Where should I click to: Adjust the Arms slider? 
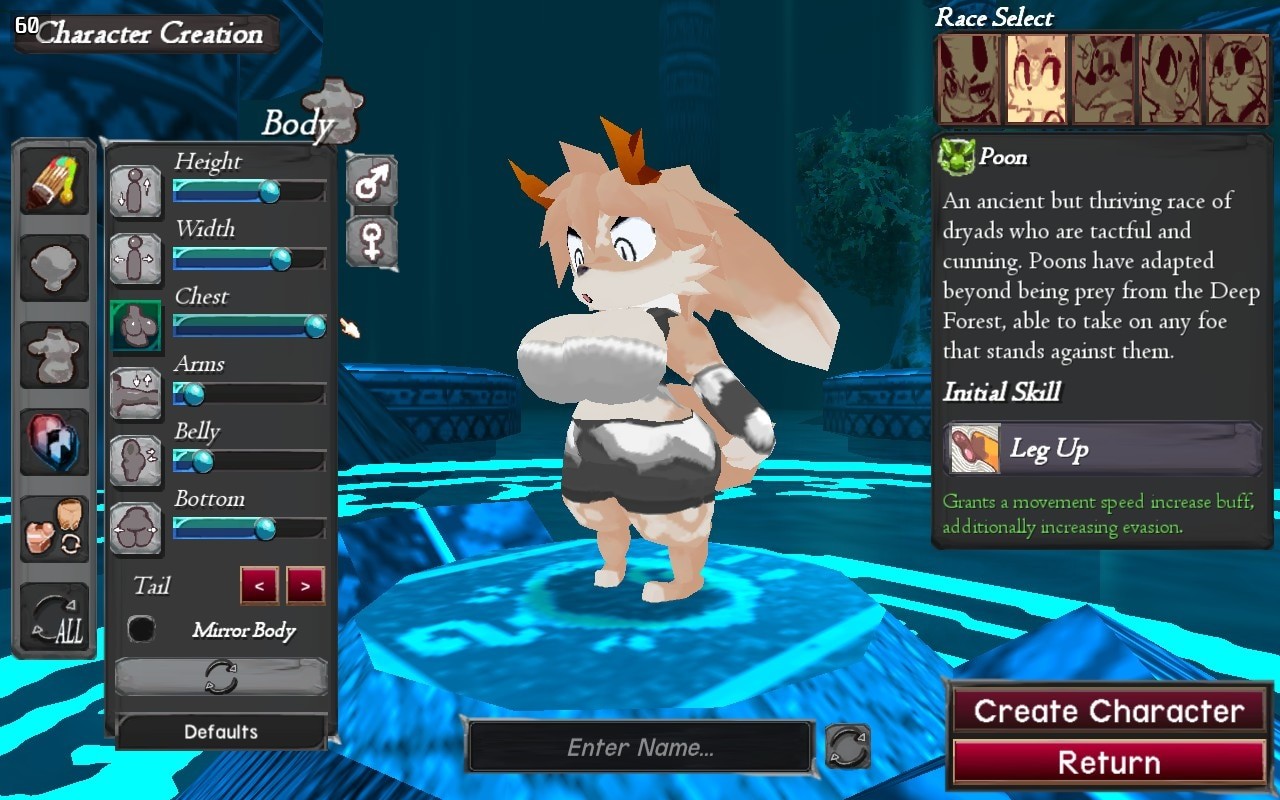[x=192, y=394]
